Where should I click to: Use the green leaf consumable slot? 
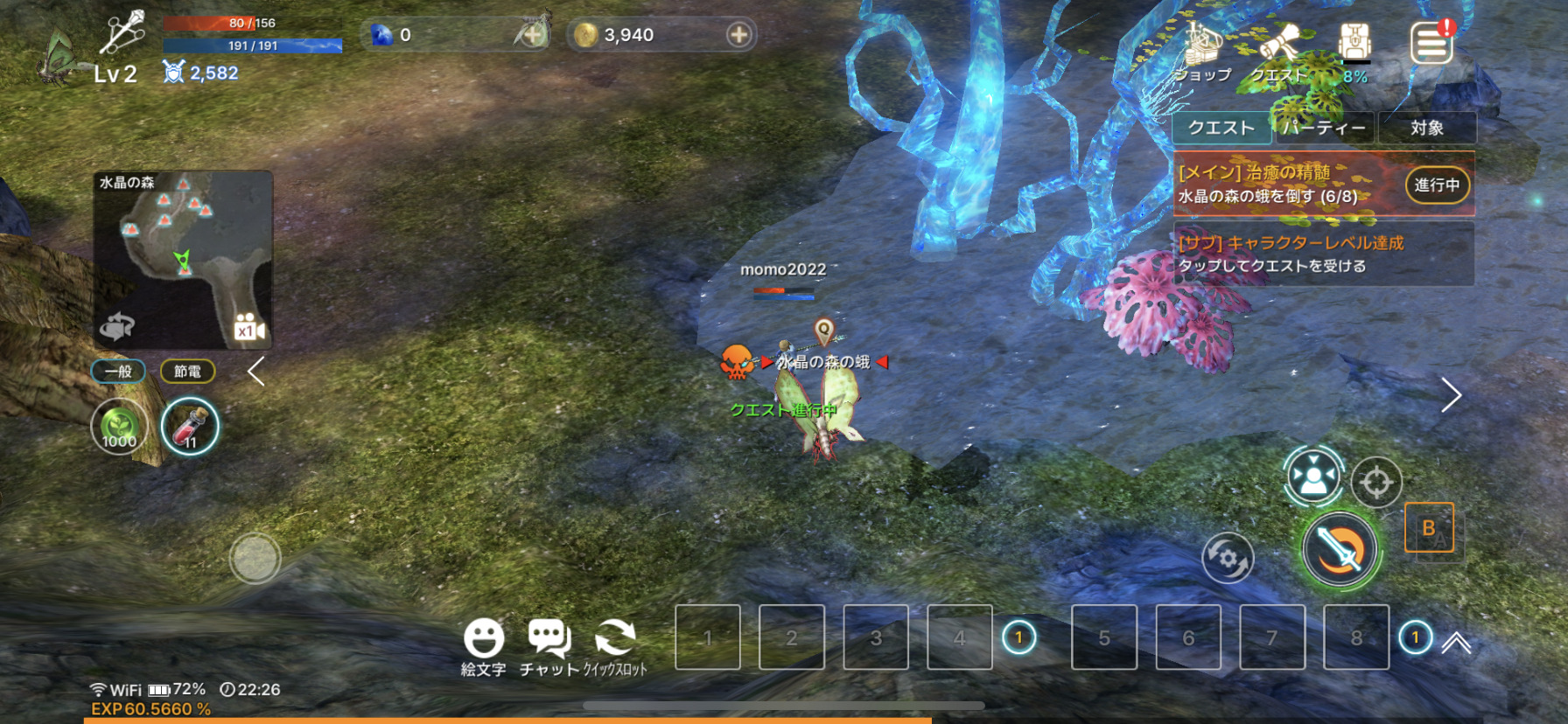coord(120,427)
